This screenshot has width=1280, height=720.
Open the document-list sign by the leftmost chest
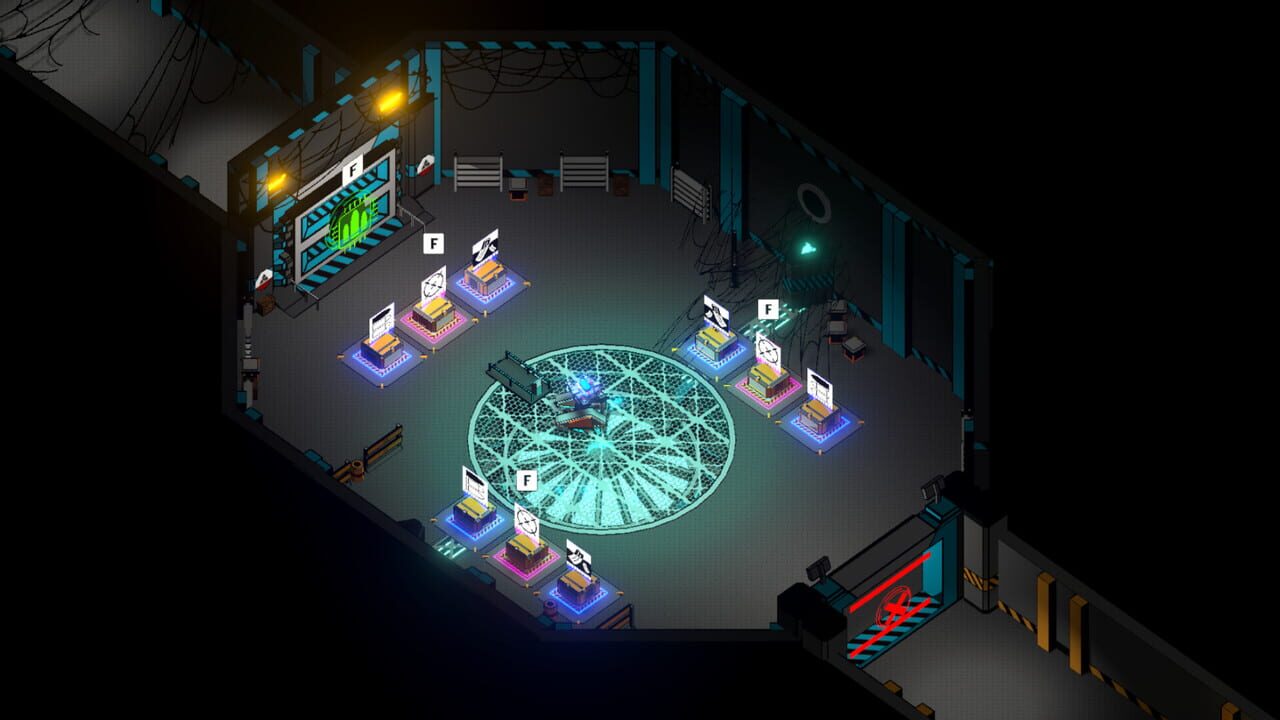tap(383, 320)
